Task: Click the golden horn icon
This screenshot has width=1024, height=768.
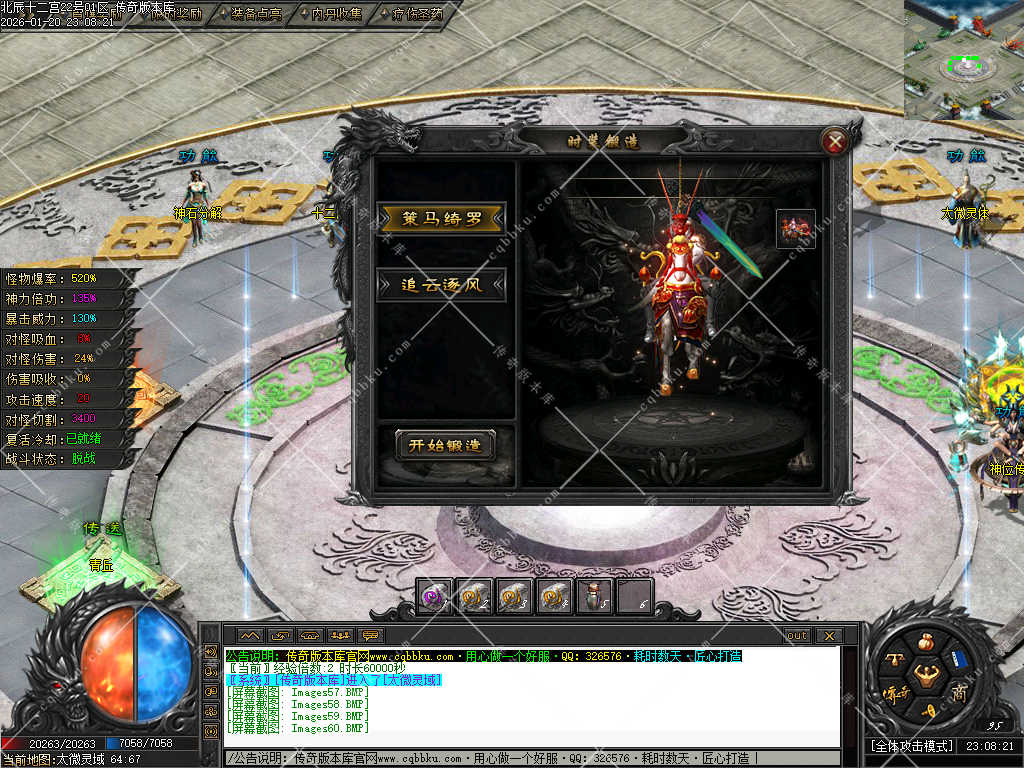Action: coord(927,711)
